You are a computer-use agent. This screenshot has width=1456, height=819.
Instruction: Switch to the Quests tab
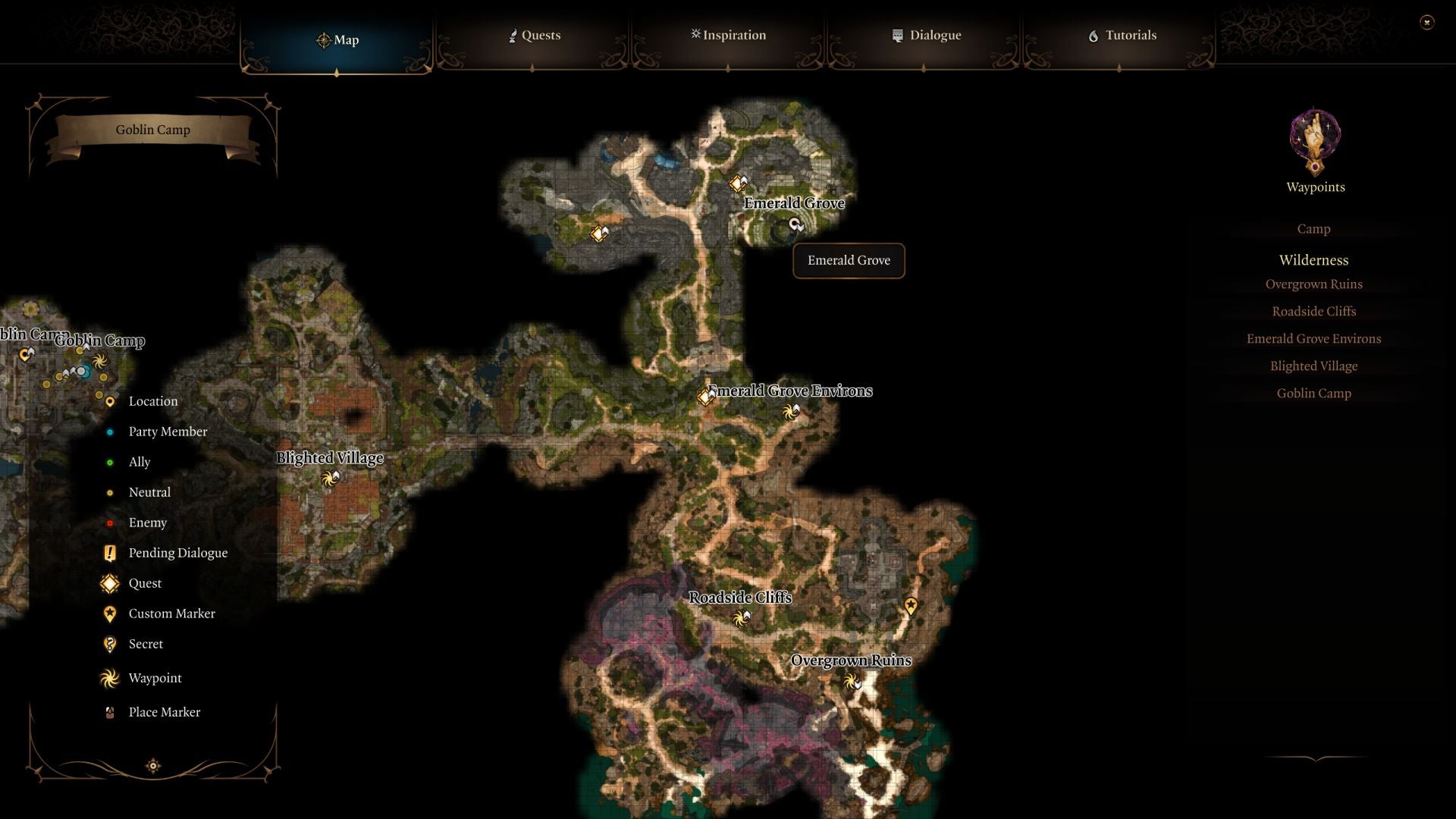pos(535,35)
